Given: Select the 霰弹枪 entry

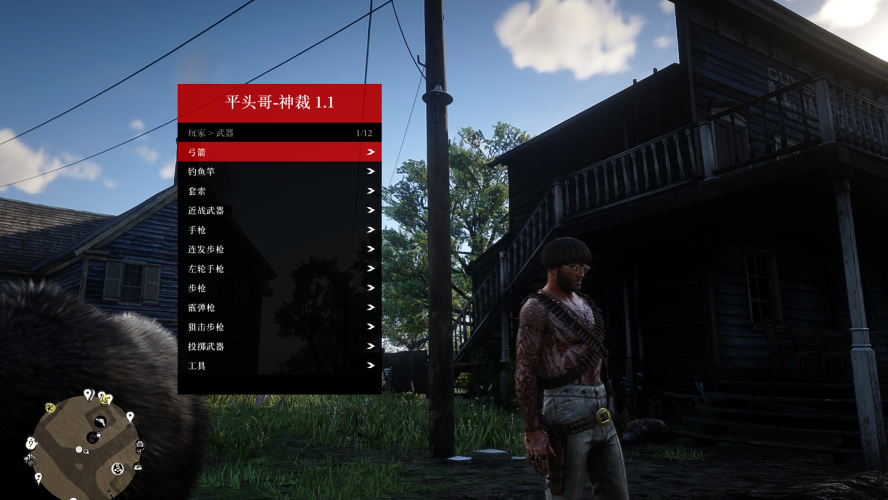Looking at the screenshot, I should 279,308.
